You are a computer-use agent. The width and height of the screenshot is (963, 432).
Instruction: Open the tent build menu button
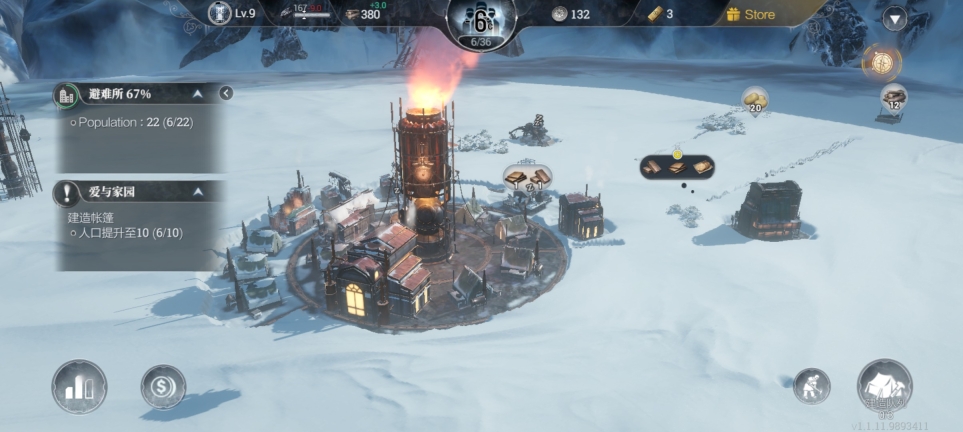(x=884, y=386)
